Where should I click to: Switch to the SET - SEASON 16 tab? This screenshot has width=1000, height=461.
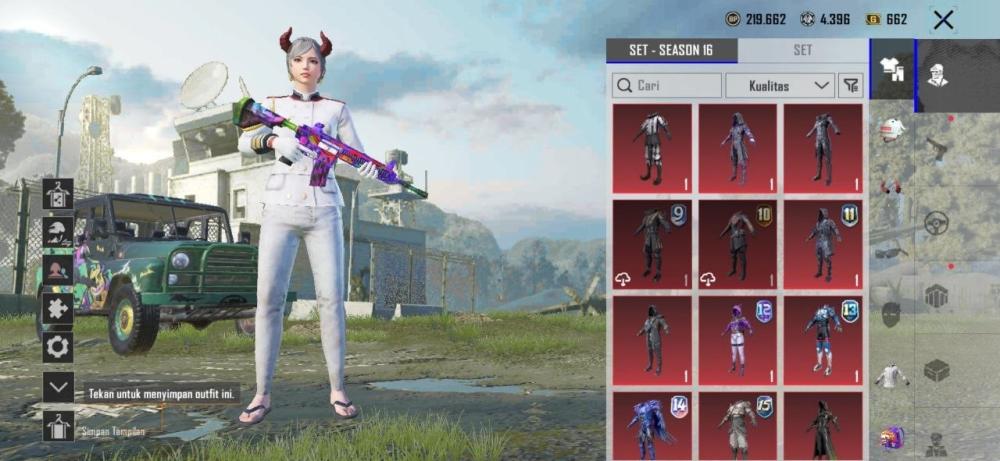(671, 50)
